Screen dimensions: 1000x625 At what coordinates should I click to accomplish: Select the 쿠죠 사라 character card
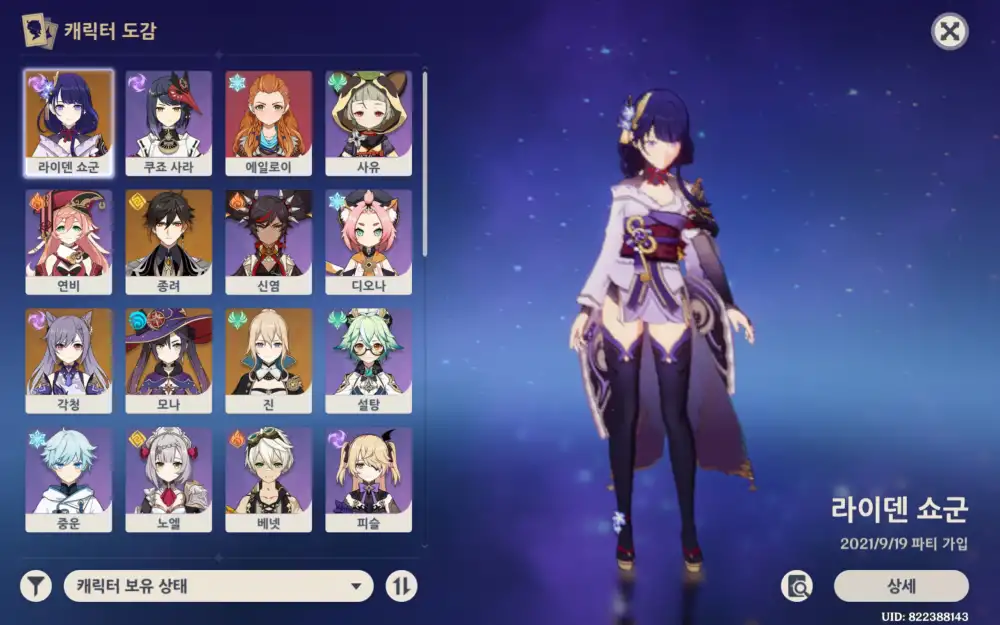(x=169, y=122)
